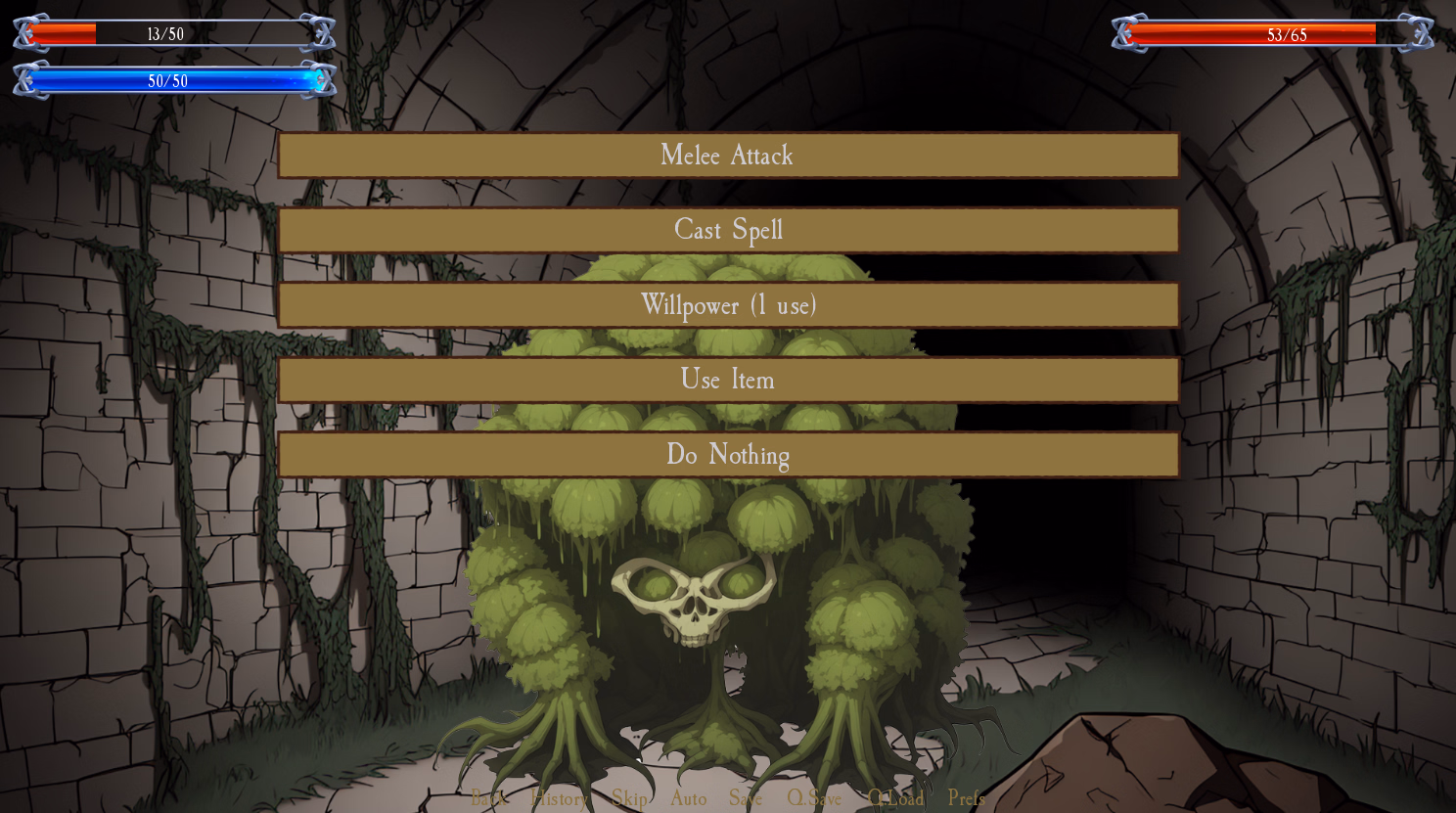Choose the Melee Attack action

click(x=728, y=156)
